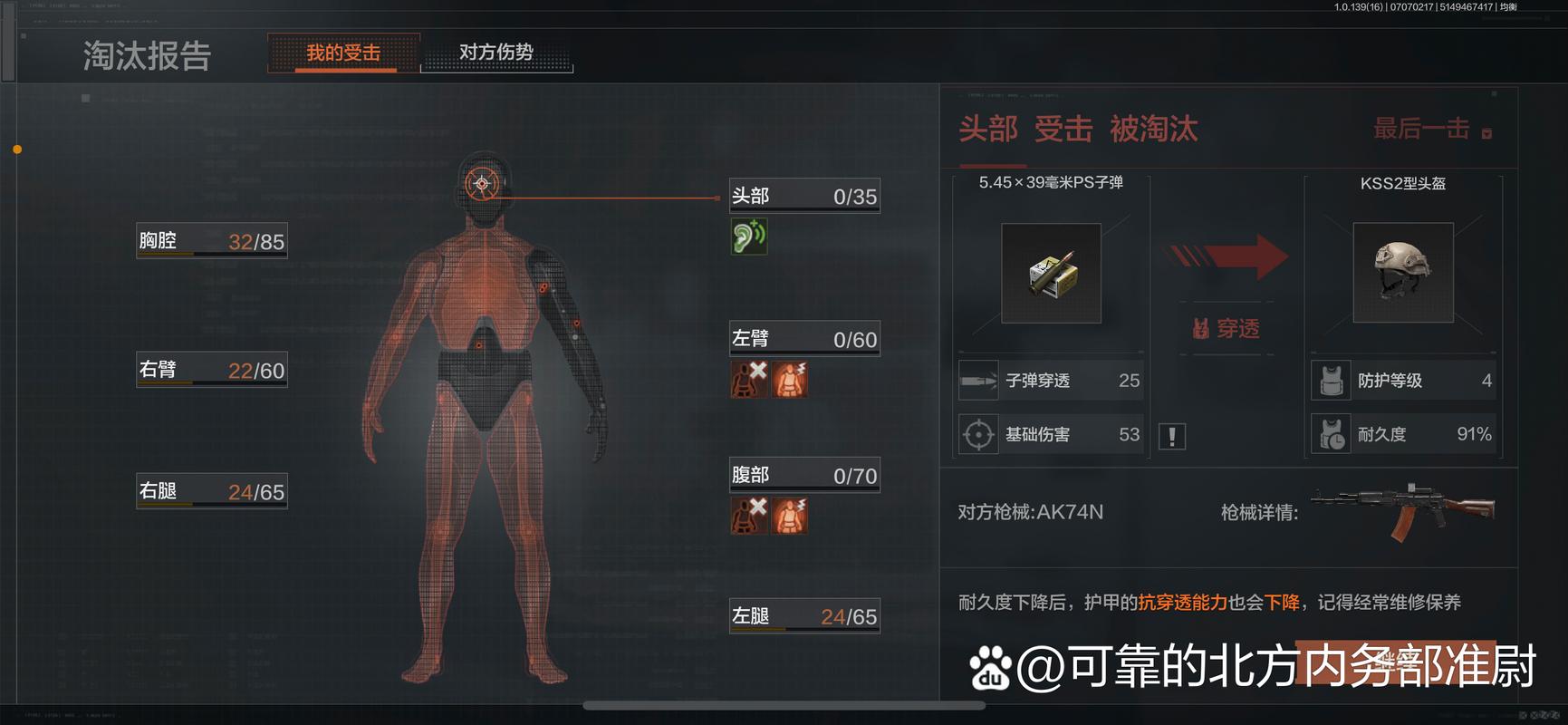The height and width of the screenshot is (725, 1568).
Task: Select the 腹部 body part row
Action: tap(804, 475)
